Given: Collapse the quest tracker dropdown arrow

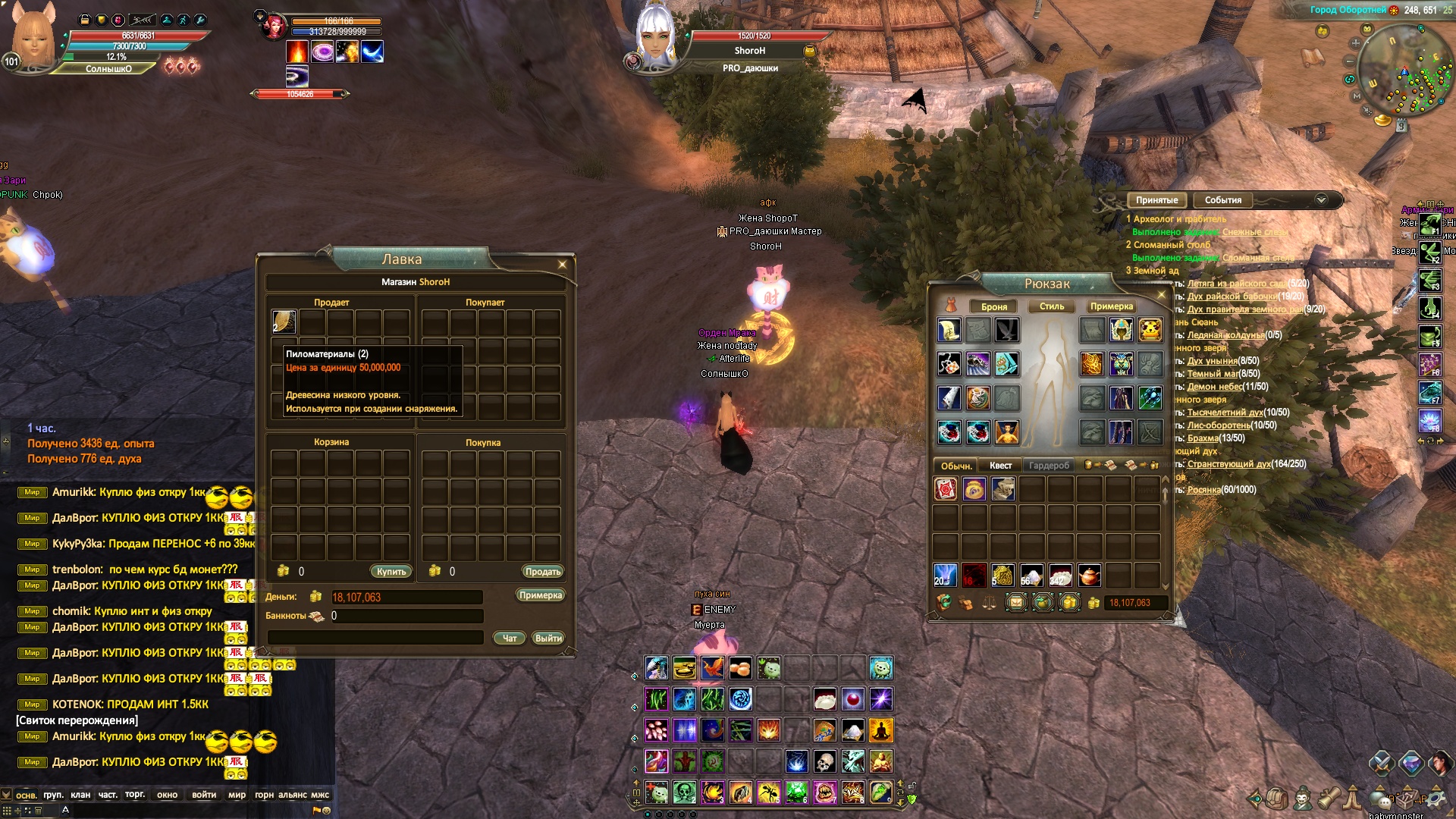Looking at the screenshot, I should pos(1321,200).
